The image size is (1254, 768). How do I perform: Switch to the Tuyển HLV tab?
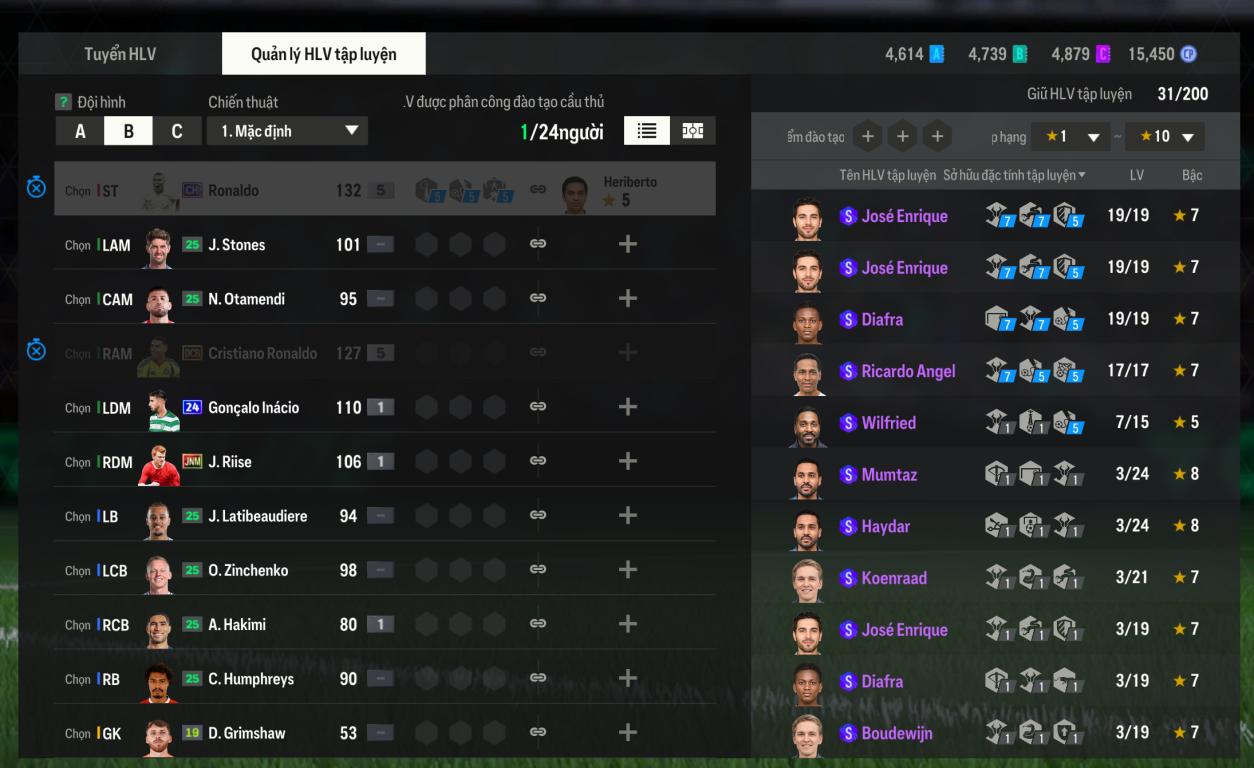[120, 54]
